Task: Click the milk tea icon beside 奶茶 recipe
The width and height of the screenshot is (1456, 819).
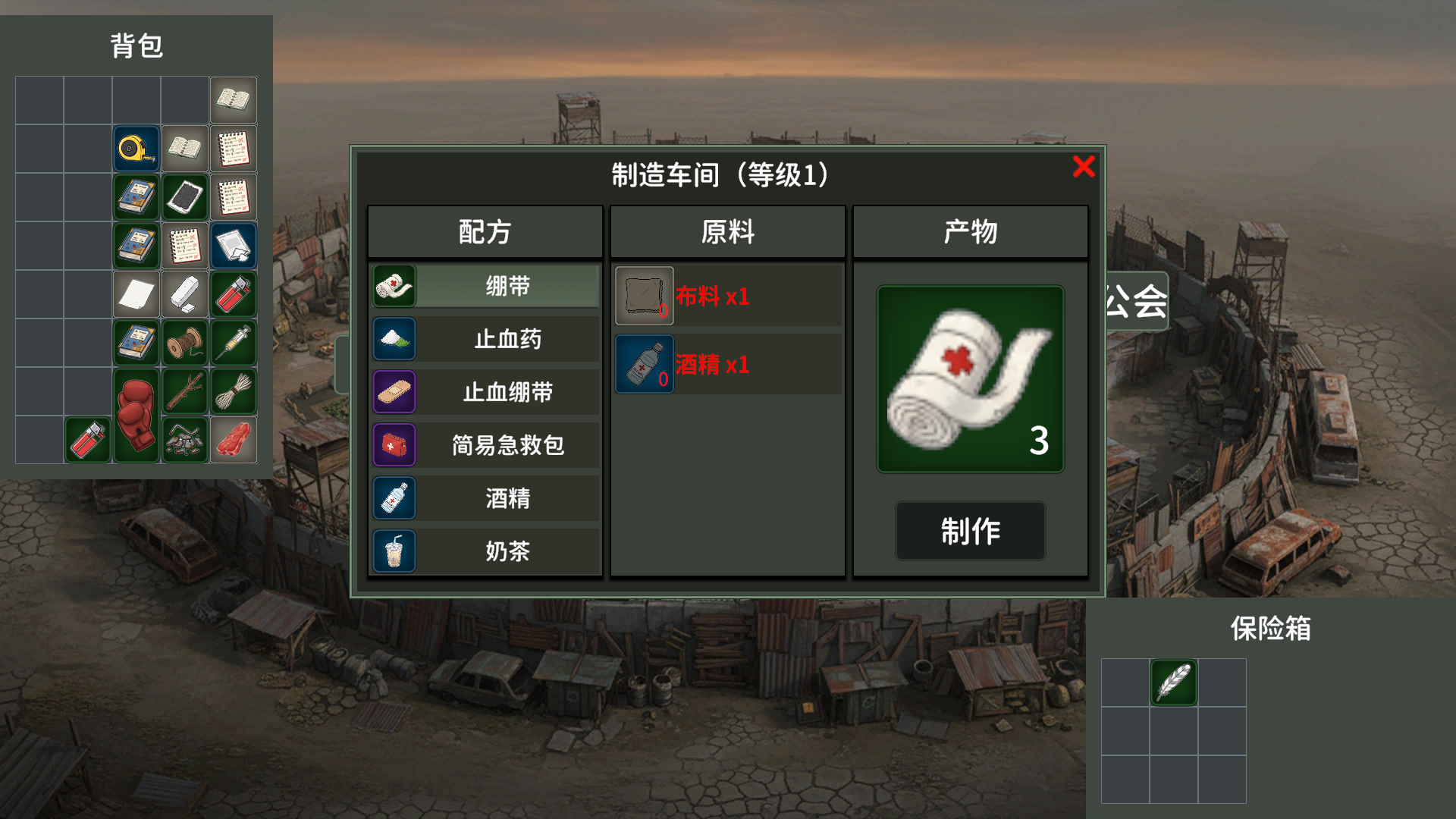Action: 394,551
